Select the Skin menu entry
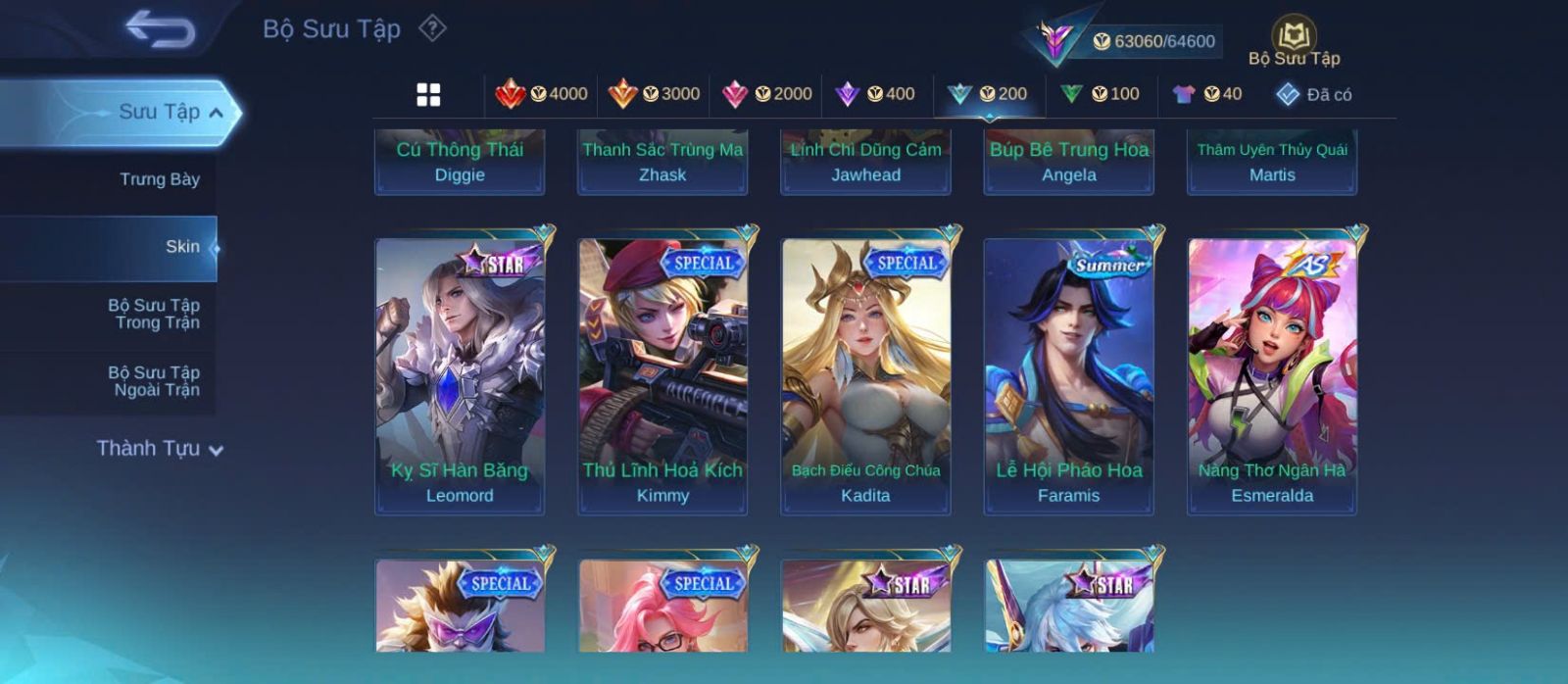 tap(182, 247)
